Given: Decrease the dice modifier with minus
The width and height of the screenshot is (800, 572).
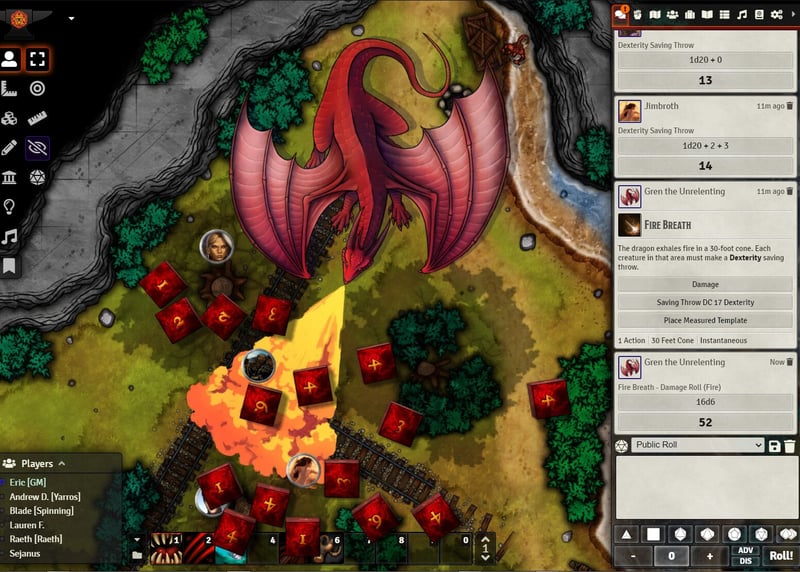Looking at the screenshot, I should 633,556.
